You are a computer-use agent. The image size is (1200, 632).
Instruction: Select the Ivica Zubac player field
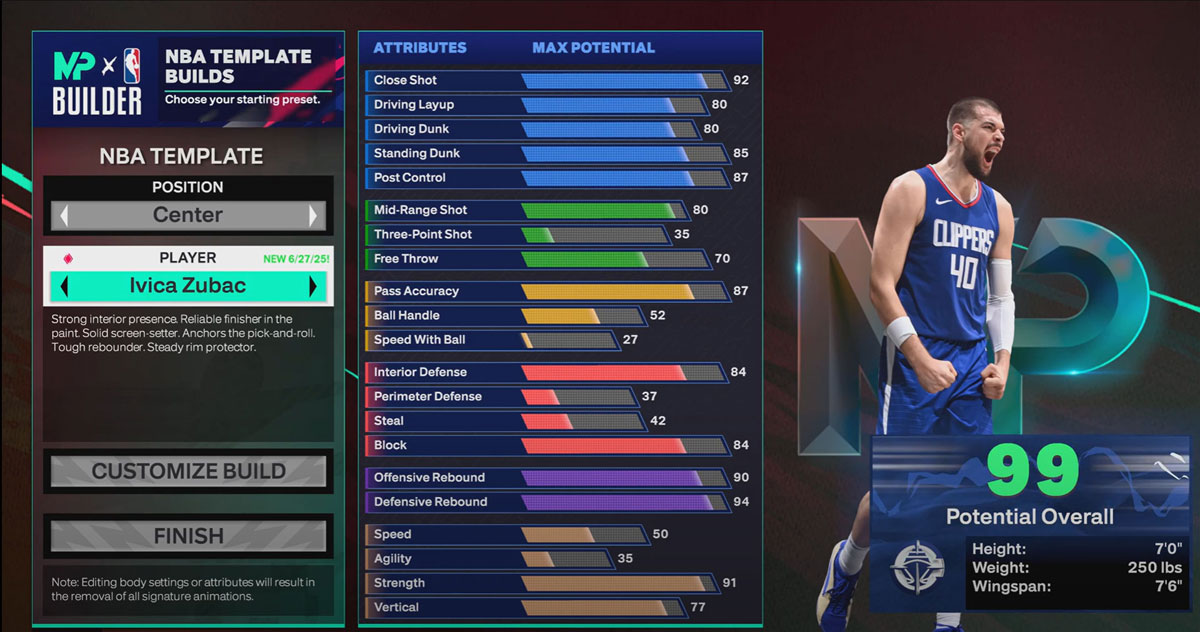(189, 286)
